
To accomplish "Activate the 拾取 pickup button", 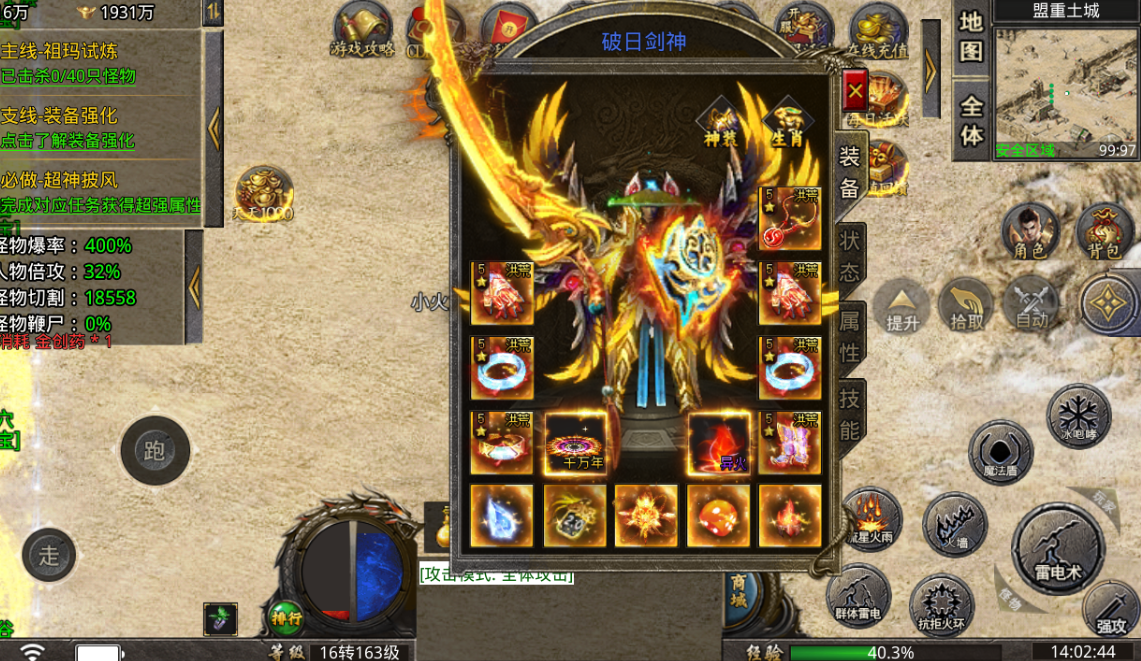I will [966, 306].
